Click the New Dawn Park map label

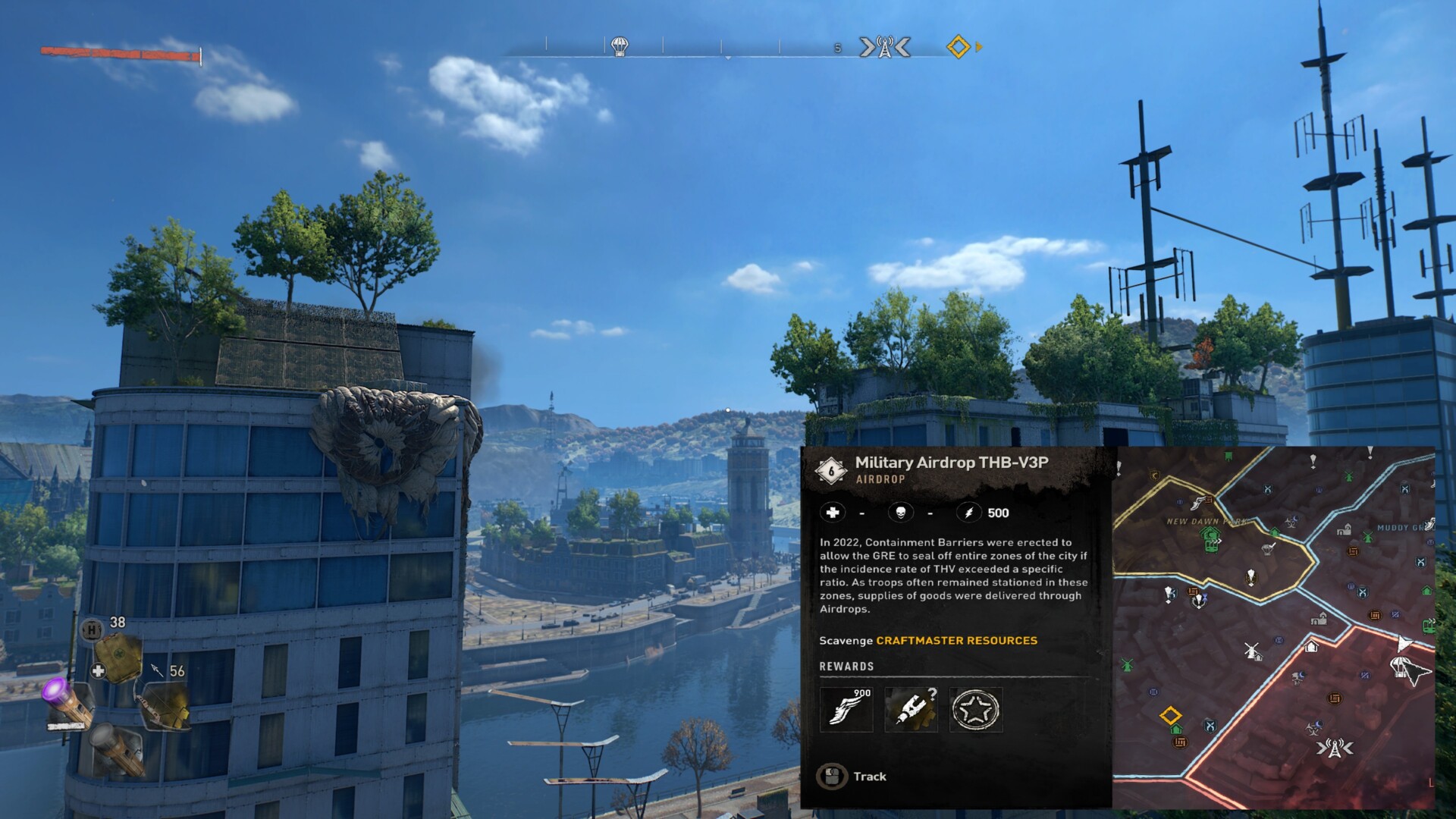[1206, 522]
